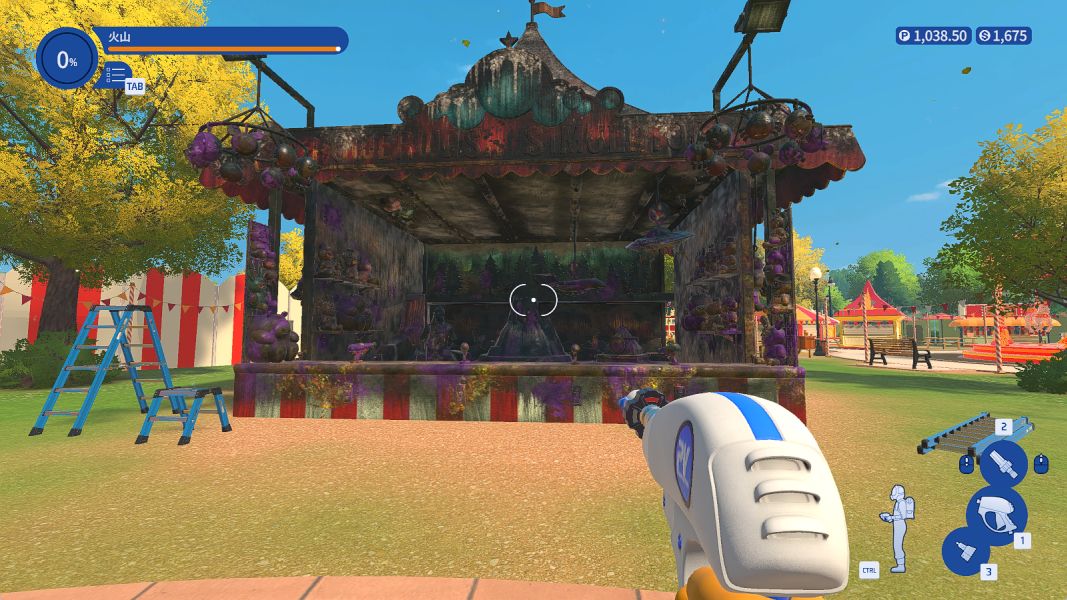The width and height of the screenshot is (1067, 600).
Task: Select the washer gun equipment icon
Action: 995,513
